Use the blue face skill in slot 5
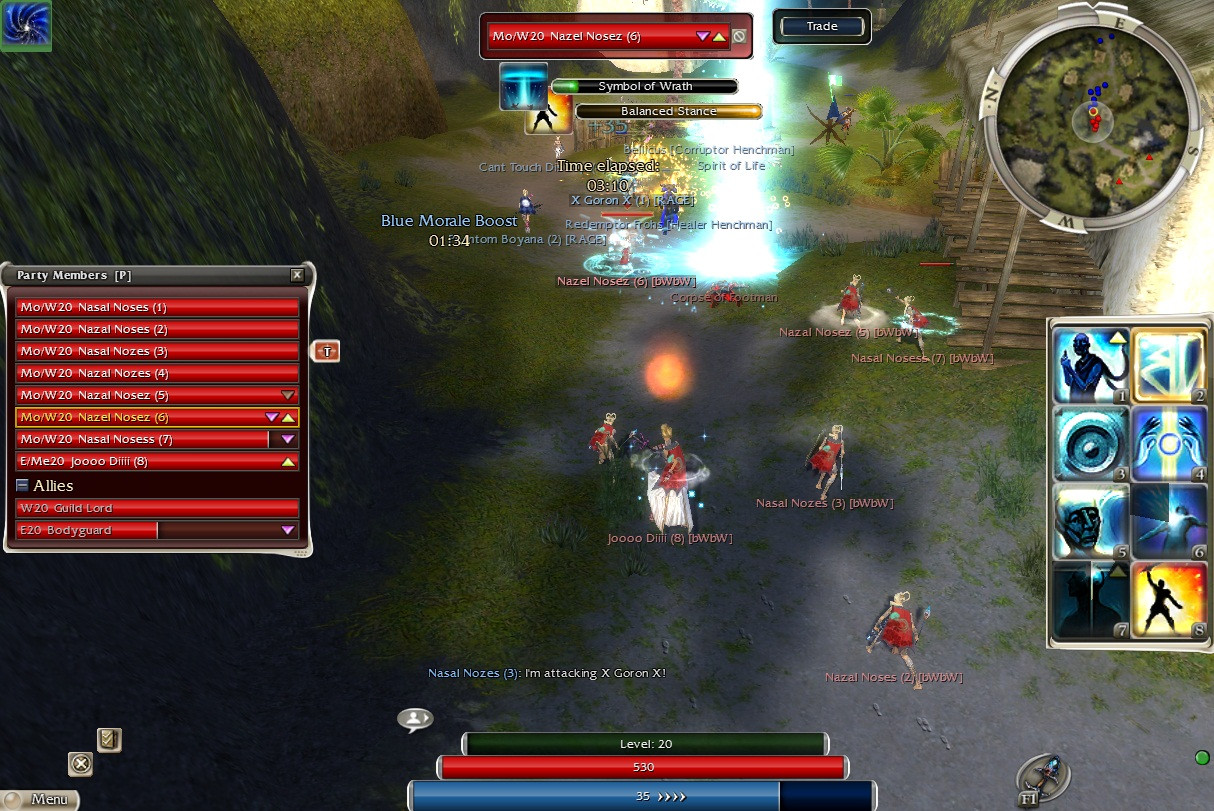 coord(1091,522)
